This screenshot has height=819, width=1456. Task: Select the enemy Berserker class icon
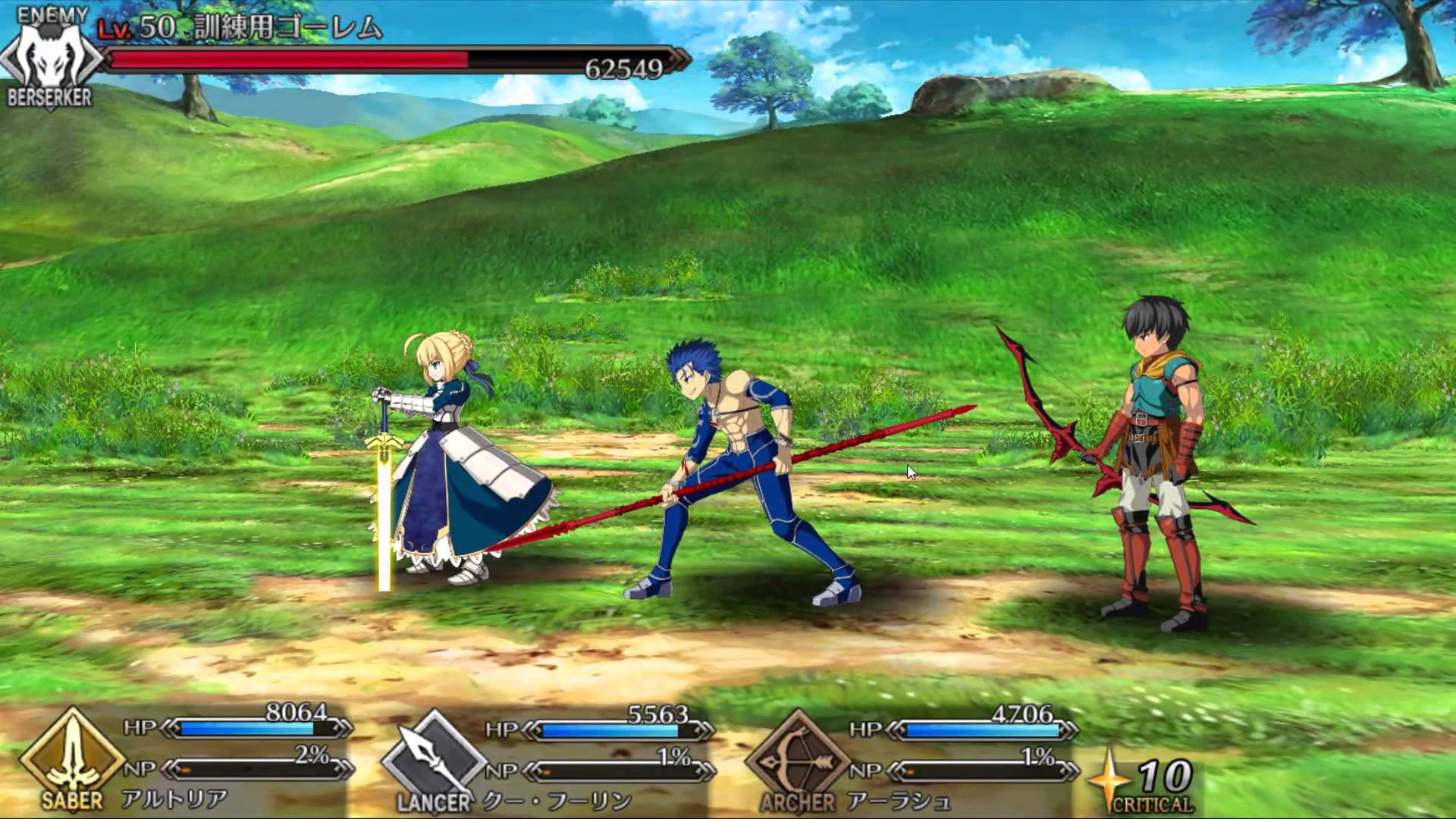[49, 53]
